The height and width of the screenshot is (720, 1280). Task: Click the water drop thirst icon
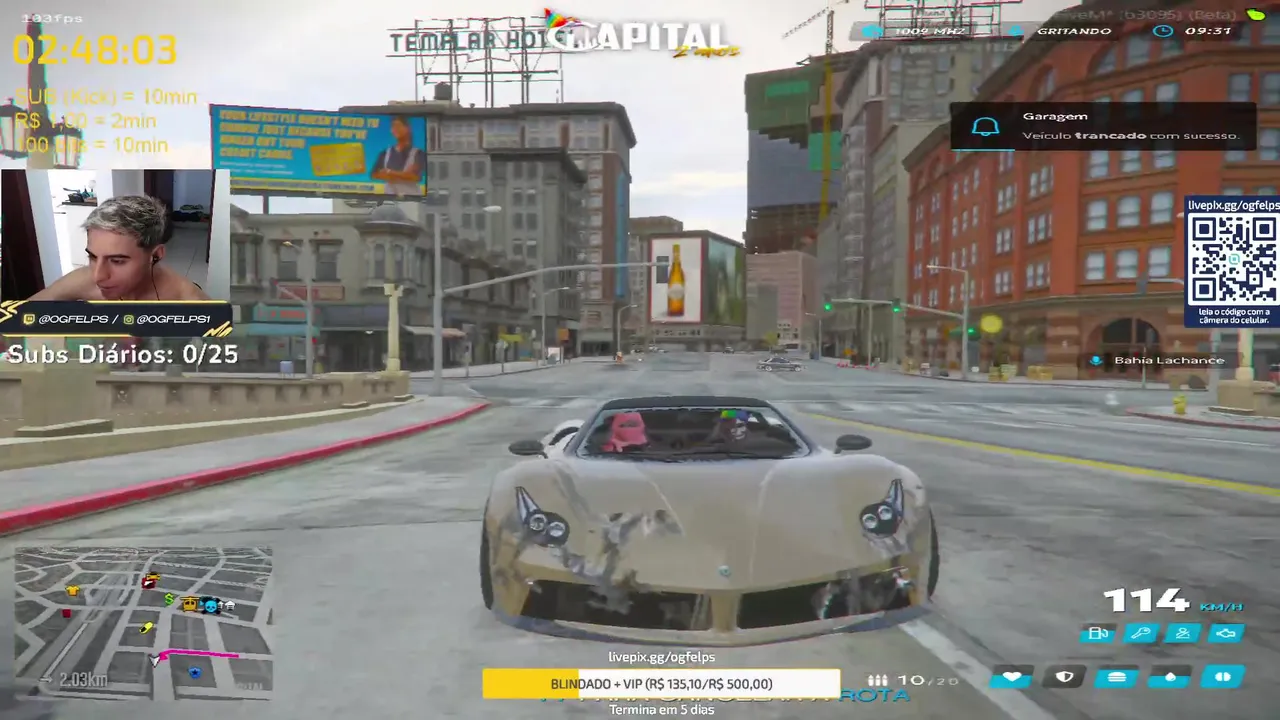coord(1169,677)
